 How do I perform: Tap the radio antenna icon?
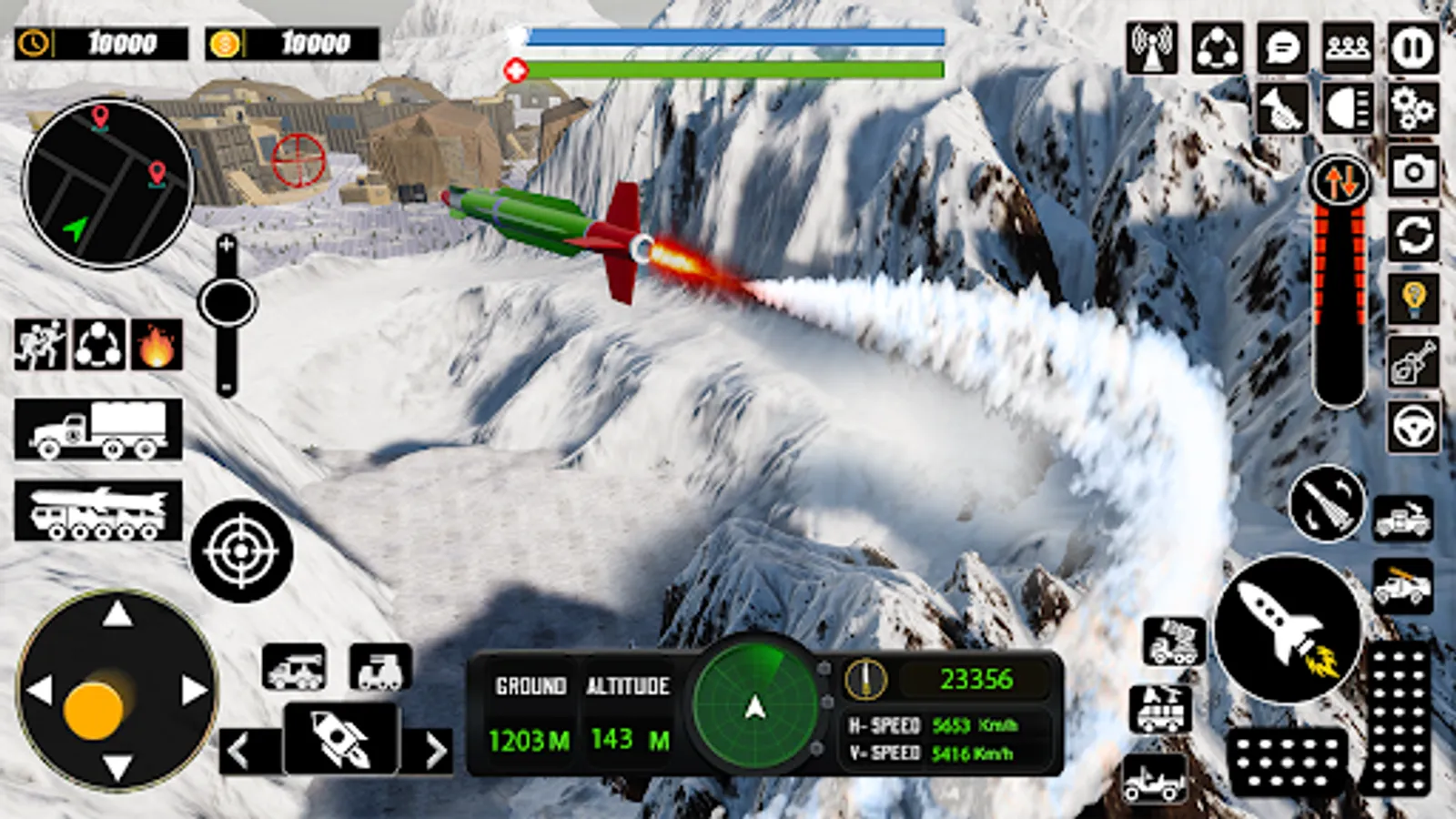[1152, 47]
